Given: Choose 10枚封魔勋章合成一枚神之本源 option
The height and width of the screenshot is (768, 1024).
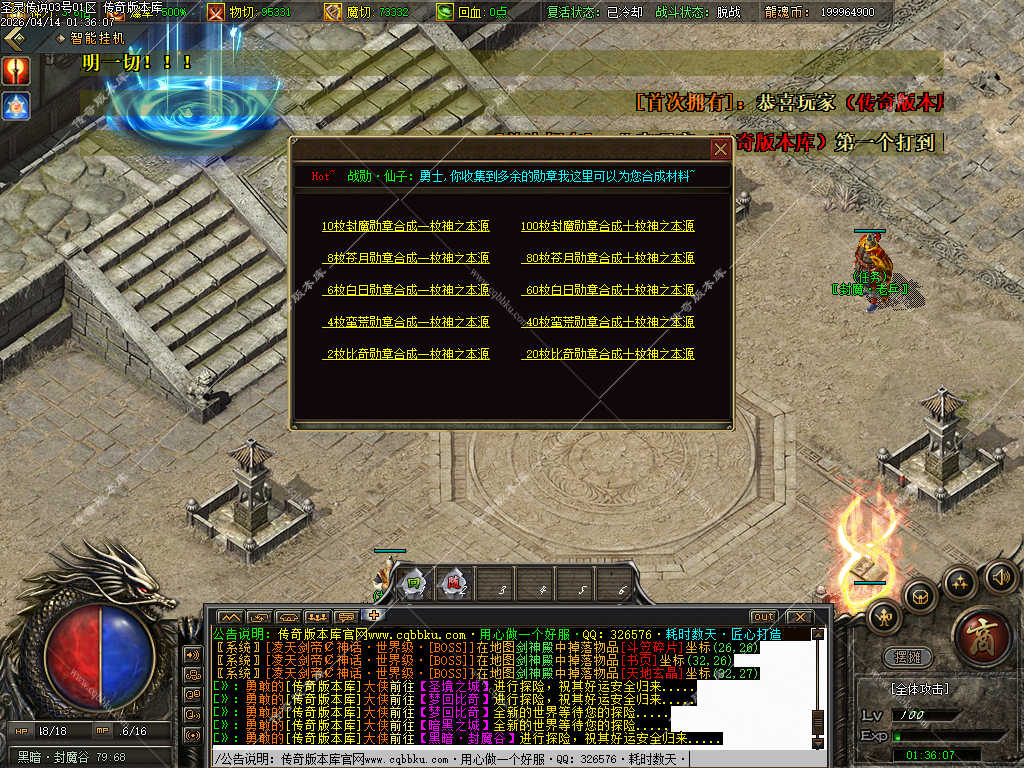Looking at the screenshot, I should point(406,226).
